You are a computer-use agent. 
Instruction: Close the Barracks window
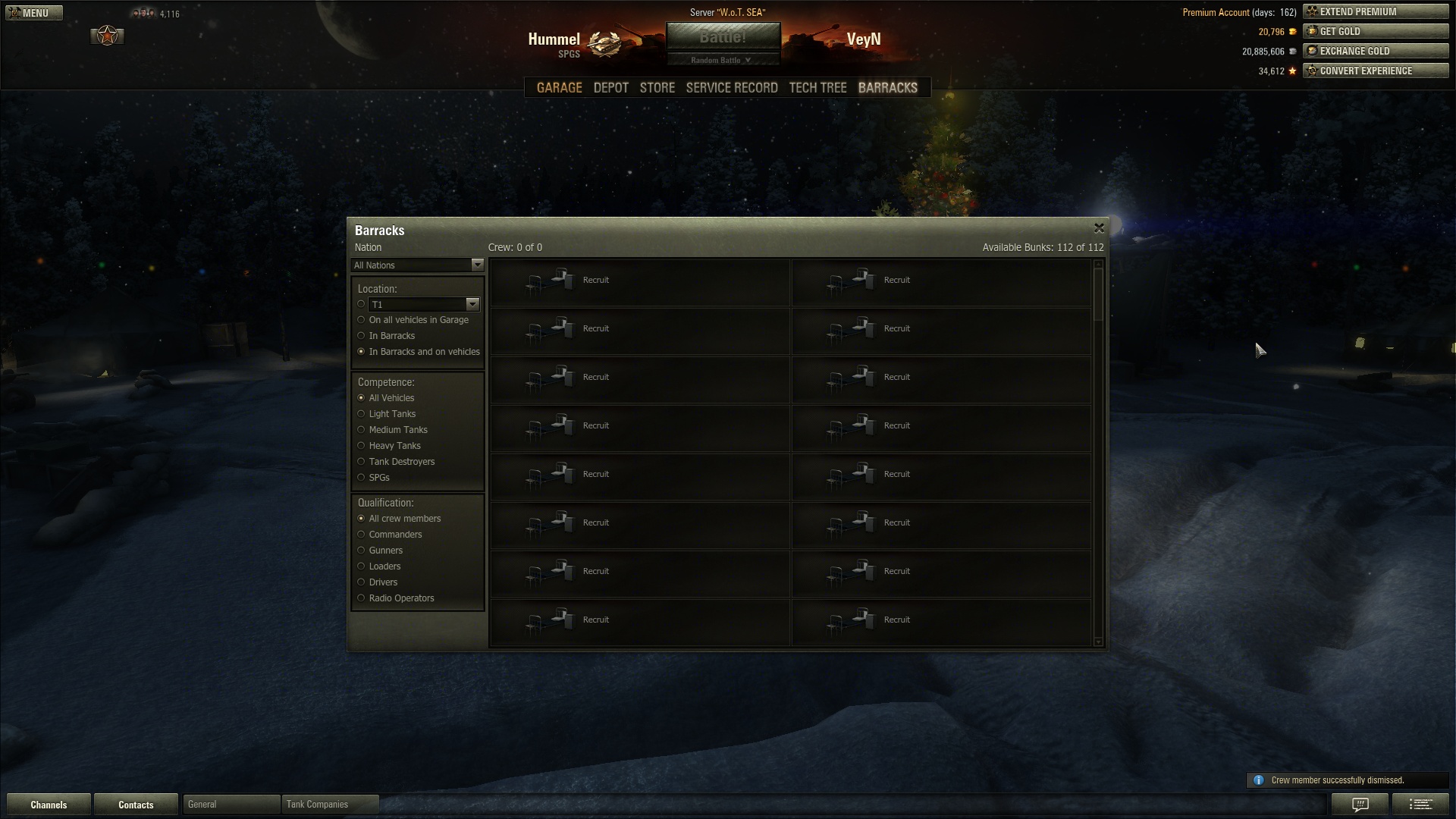click(x=1099, y=228)
